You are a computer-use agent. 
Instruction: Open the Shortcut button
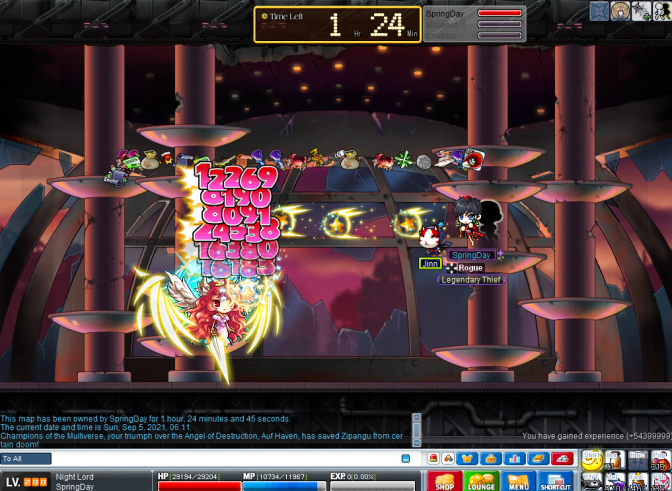pos(554,481)
